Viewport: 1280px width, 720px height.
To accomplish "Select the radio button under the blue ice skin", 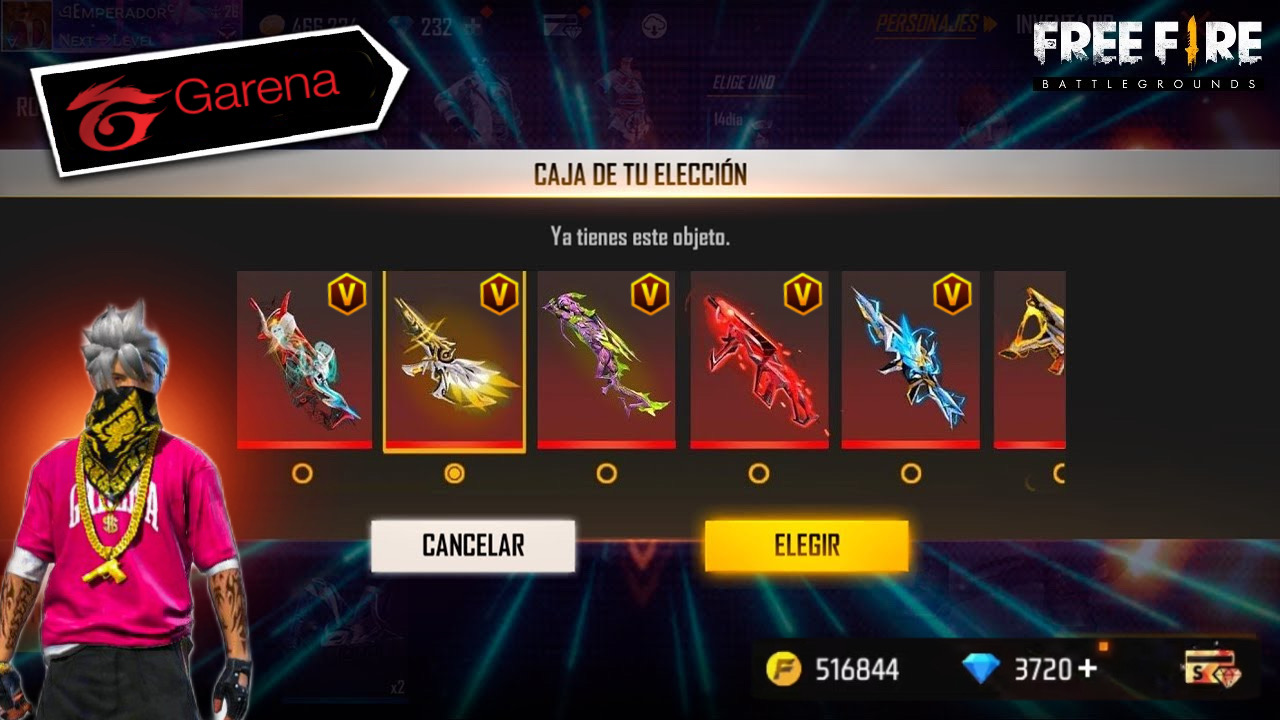I will coord(910,473).
